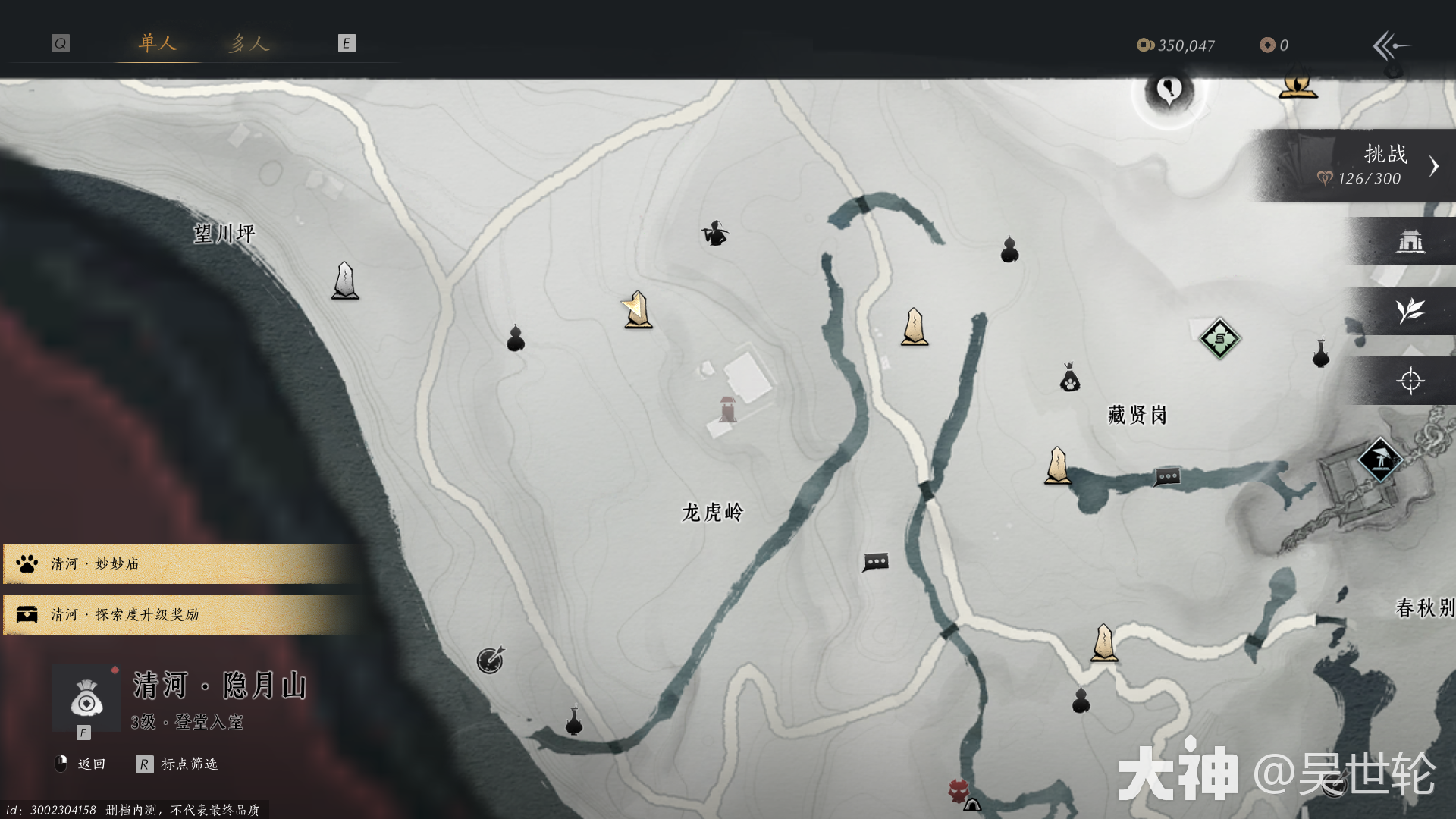Open the pavilion building side button
This screenshot has height=819, width=1456.
(x=1410, y=242)
